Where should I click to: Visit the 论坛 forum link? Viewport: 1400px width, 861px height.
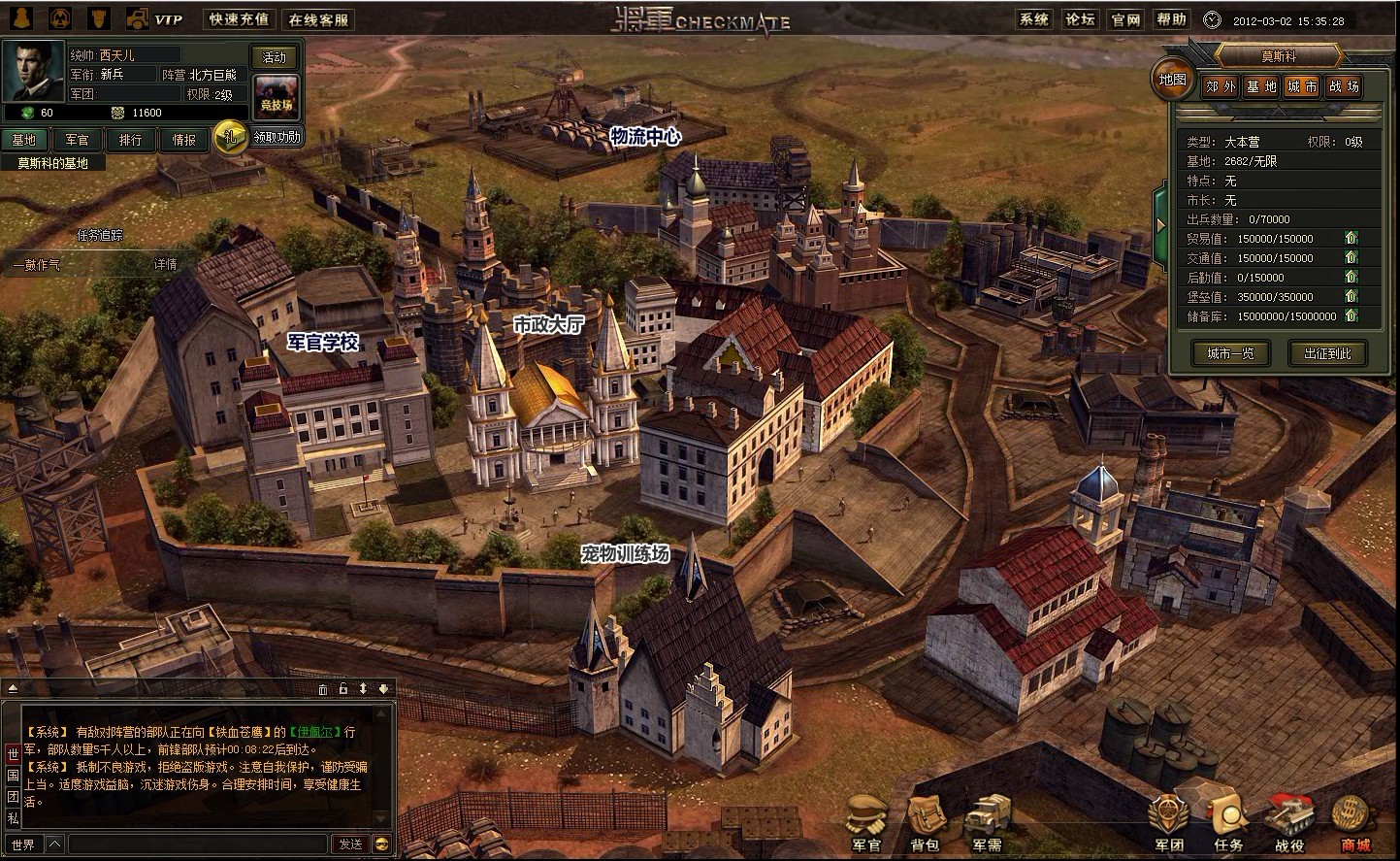(x=1080, y=19)
